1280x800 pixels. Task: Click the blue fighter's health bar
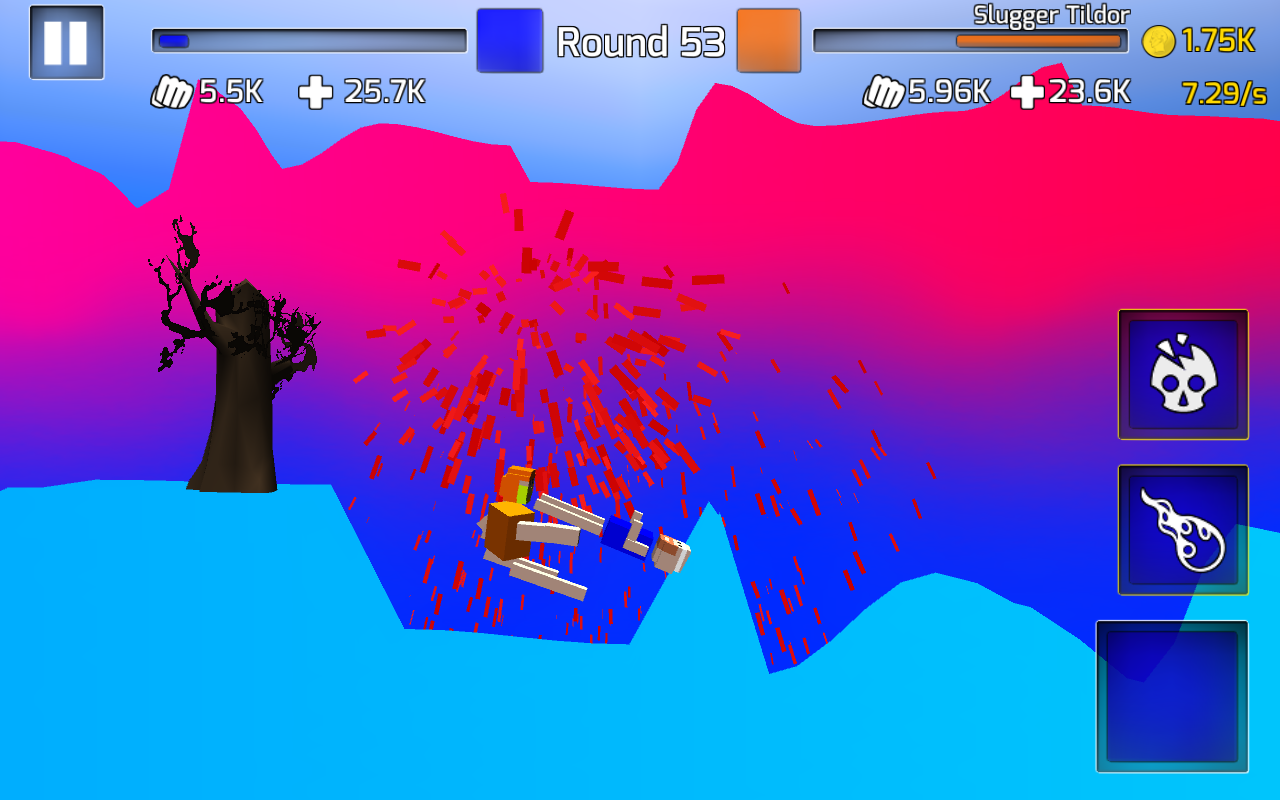[308, 40]
